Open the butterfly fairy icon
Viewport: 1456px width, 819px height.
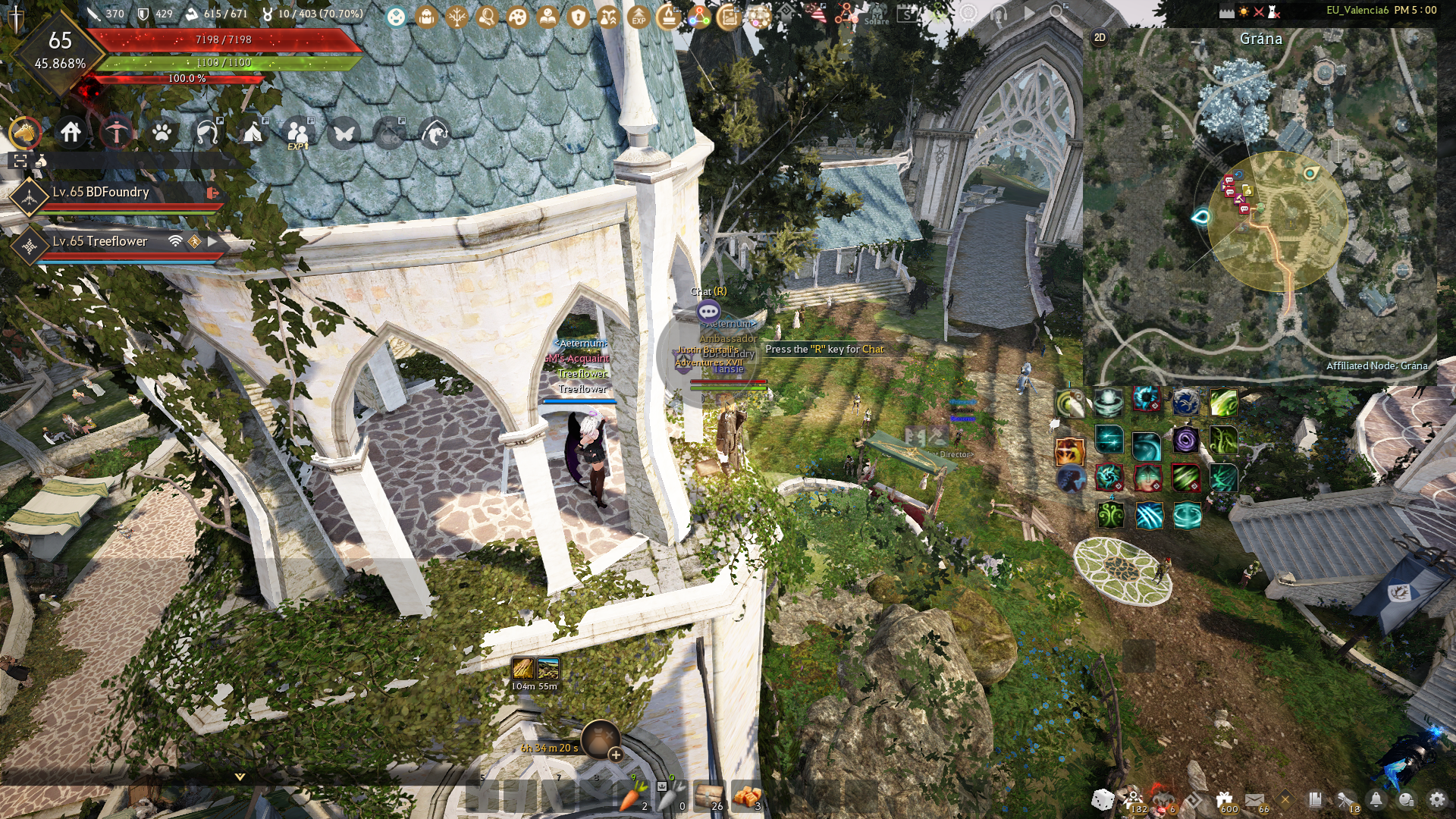(x=344, y=133)
